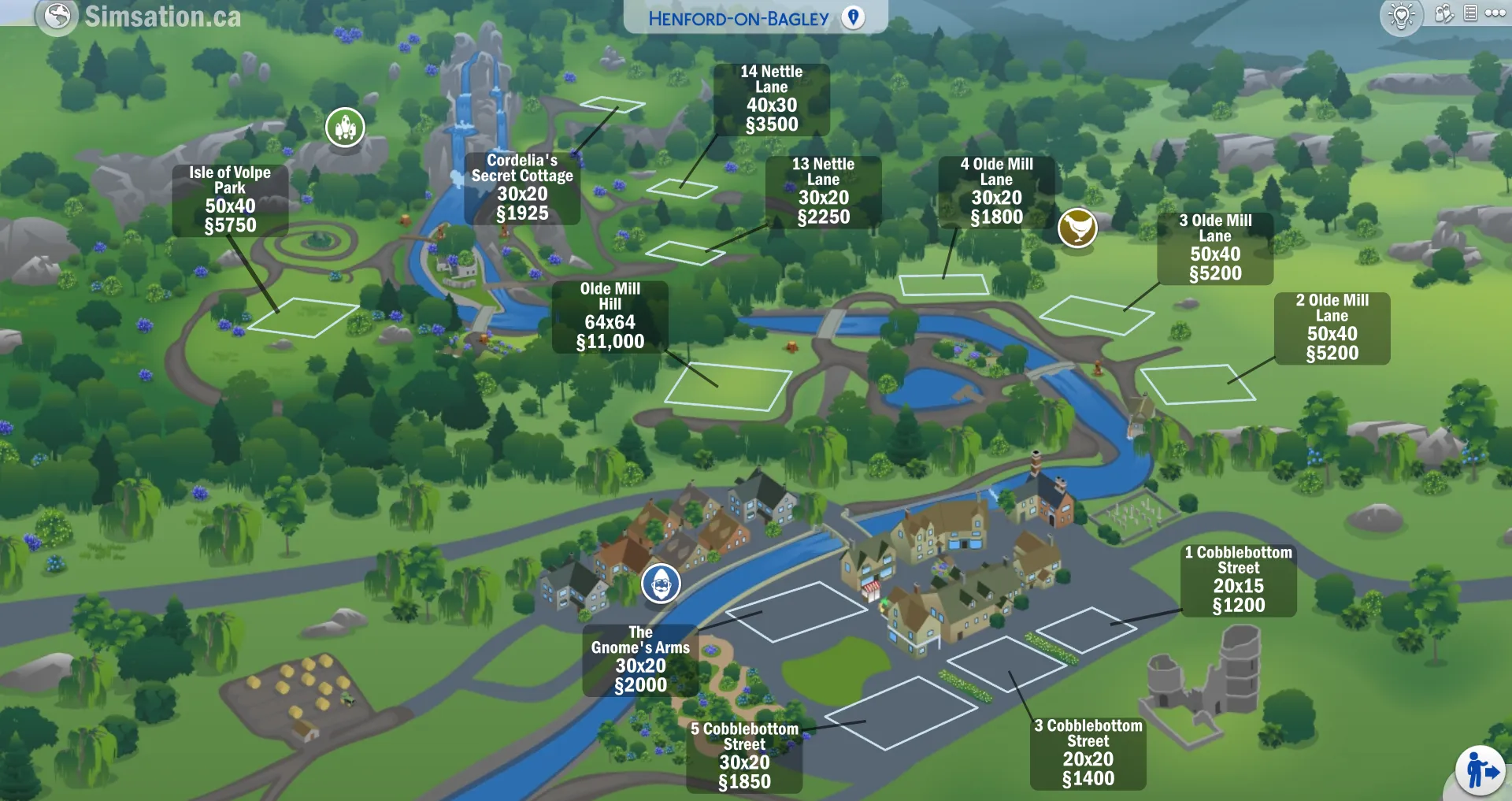Open the heart lightbulb tips button
Viewport: 1512px width, 801px height.
1402,16
